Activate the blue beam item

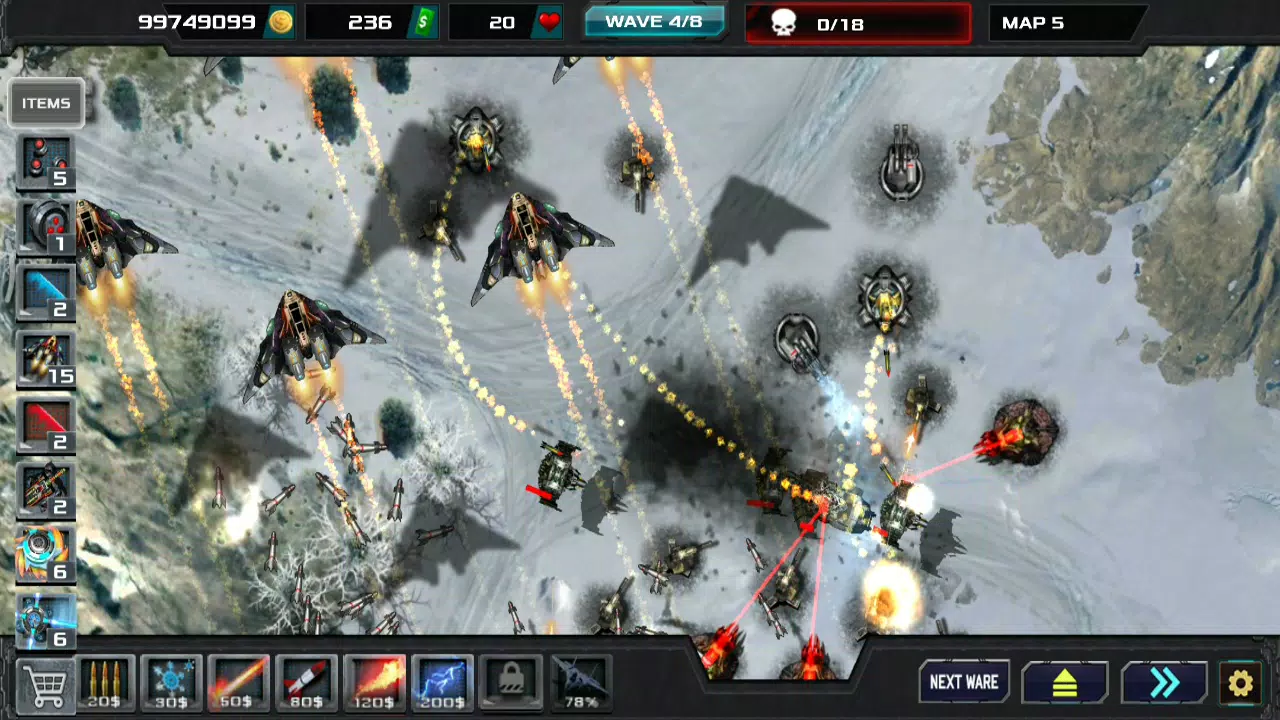click(x=46, y=292)
